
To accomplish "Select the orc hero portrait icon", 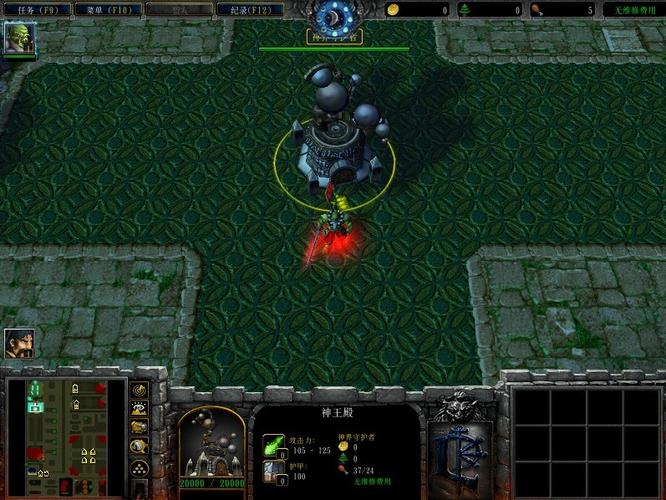I will [x=20, y=39].
